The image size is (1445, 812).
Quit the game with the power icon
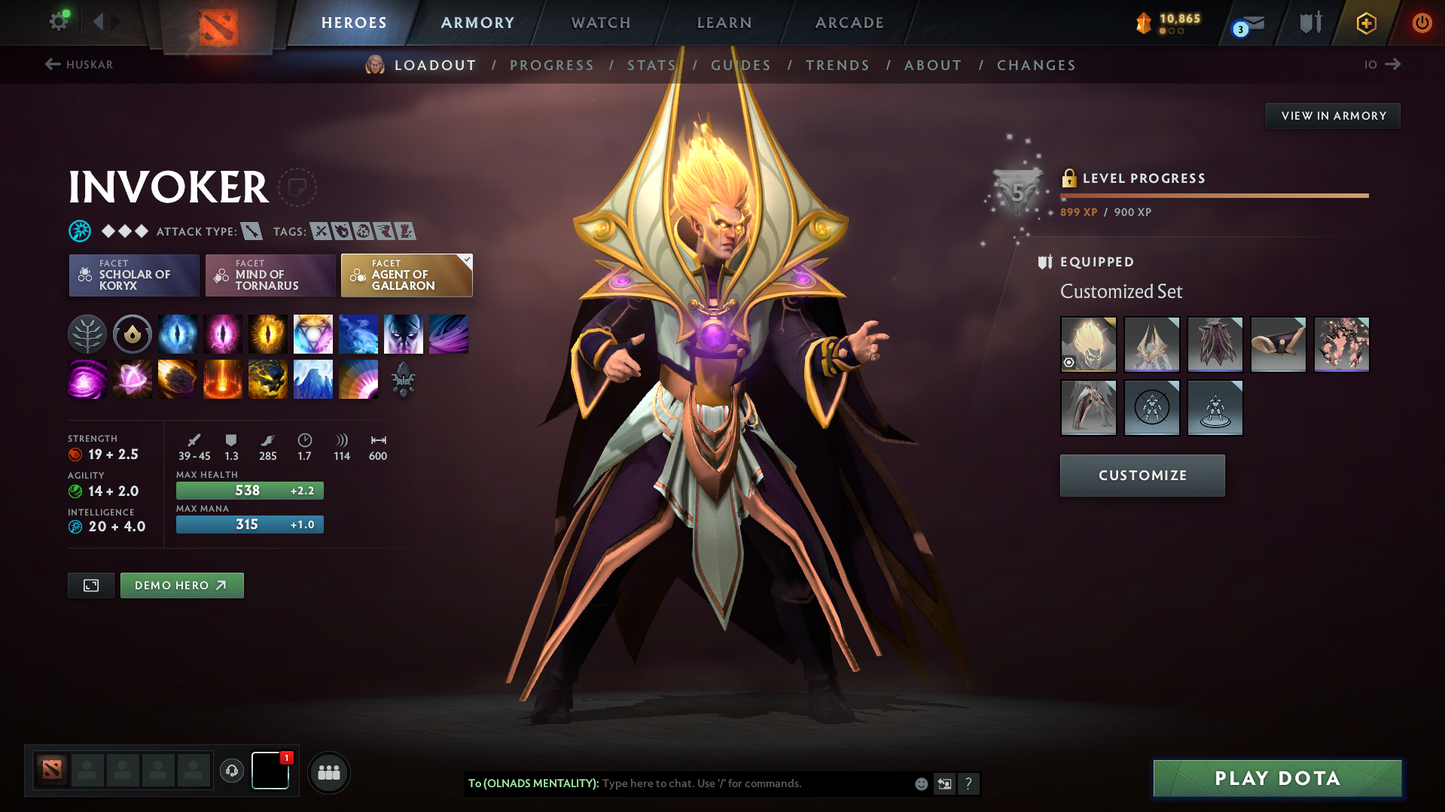tap(1421, 22)
